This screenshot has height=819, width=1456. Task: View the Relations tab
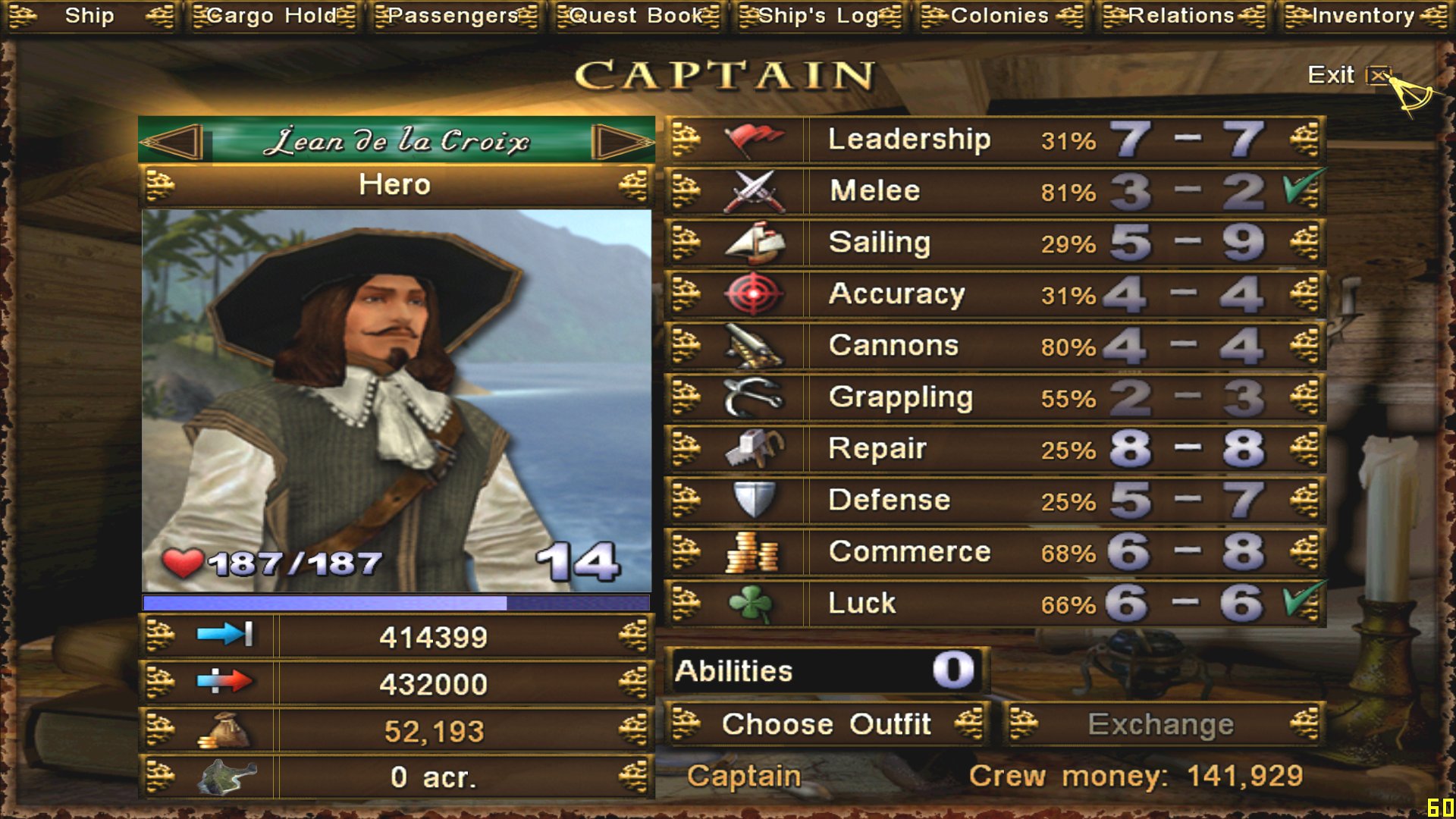tap(1181, 16)
